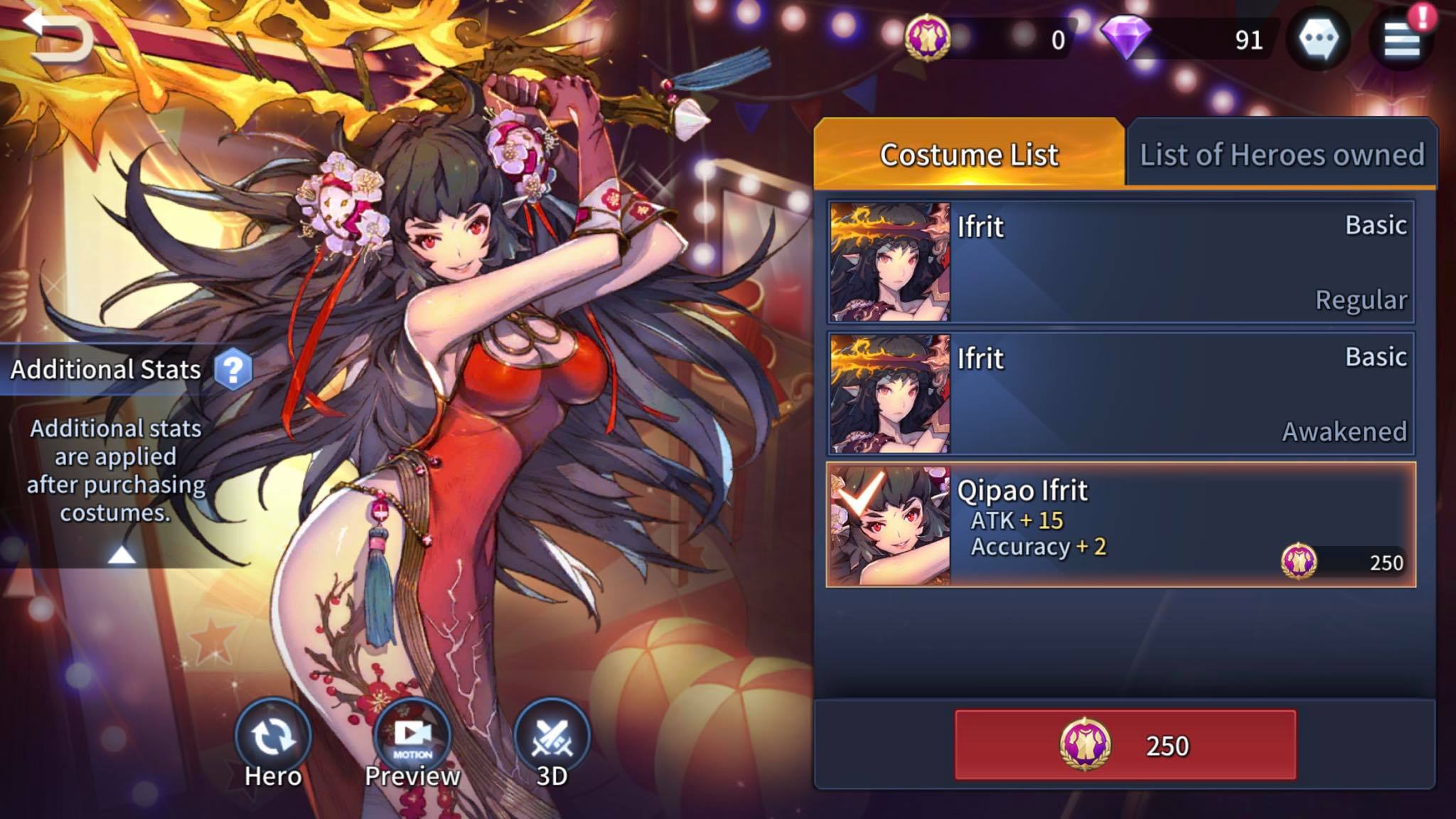Open the List of Heroes owned tab
Image resolution: width=1456 pixels, height=819 pixels.
click(1281, 154)
